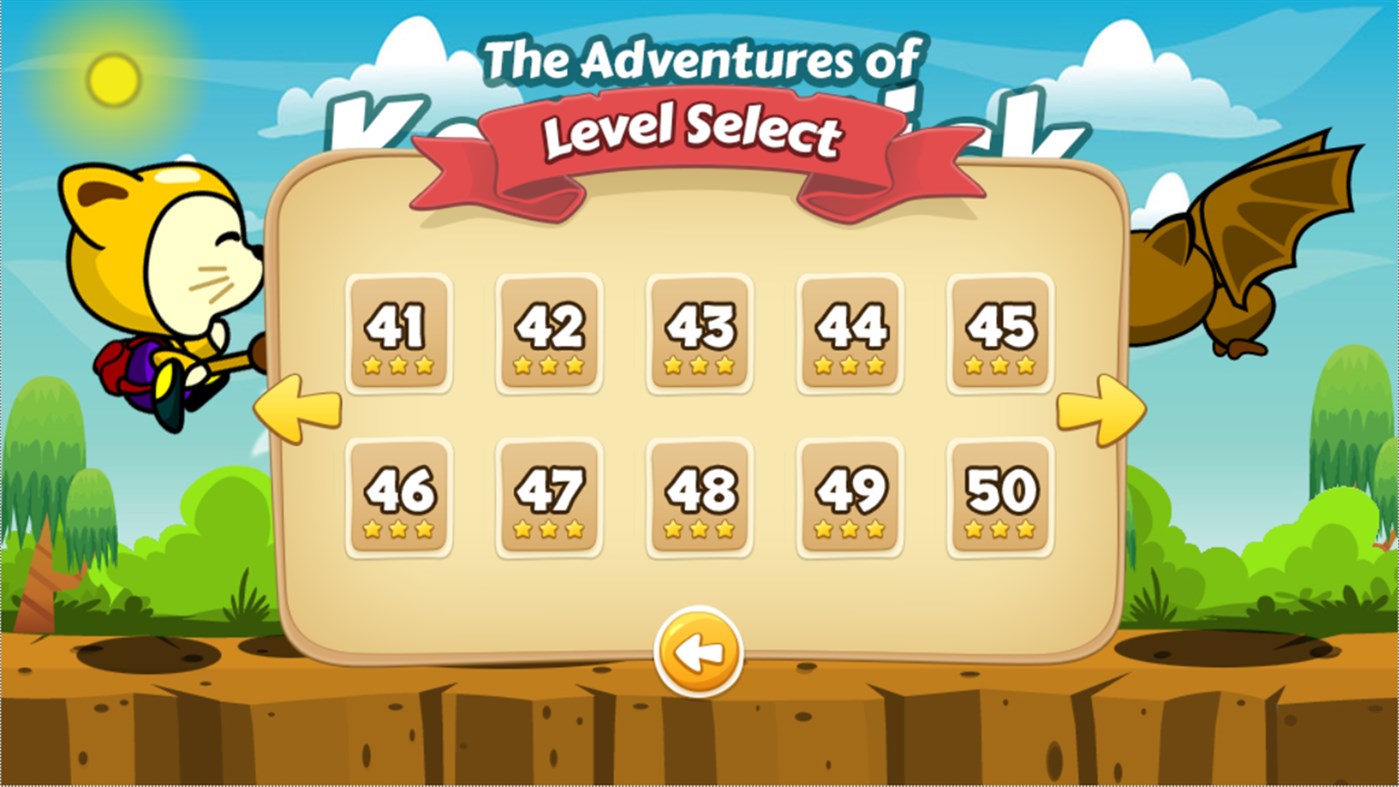Click the Level Select ribbon banner

tap(698, 132)
